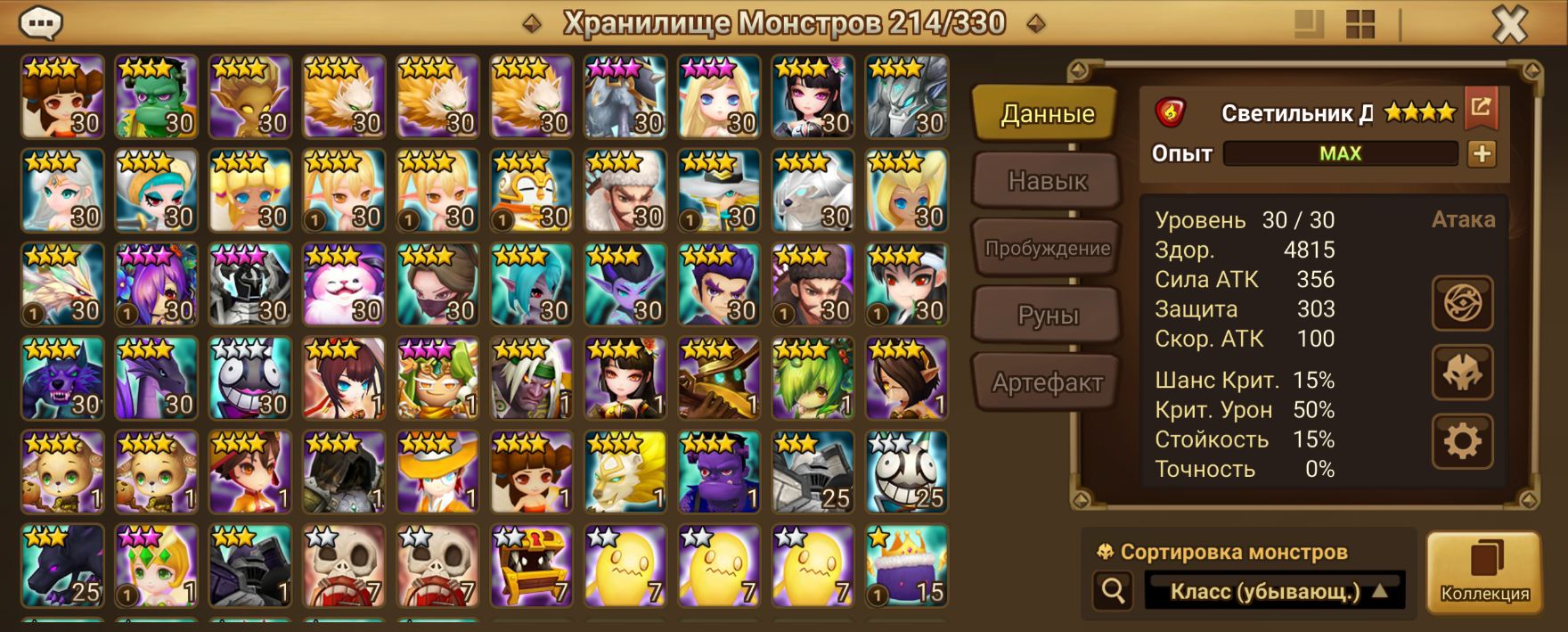The width and height of the screenshot is (1568, 632).
Task: Choose the green Frankenstein monster
Action: [x=157, y=96]
